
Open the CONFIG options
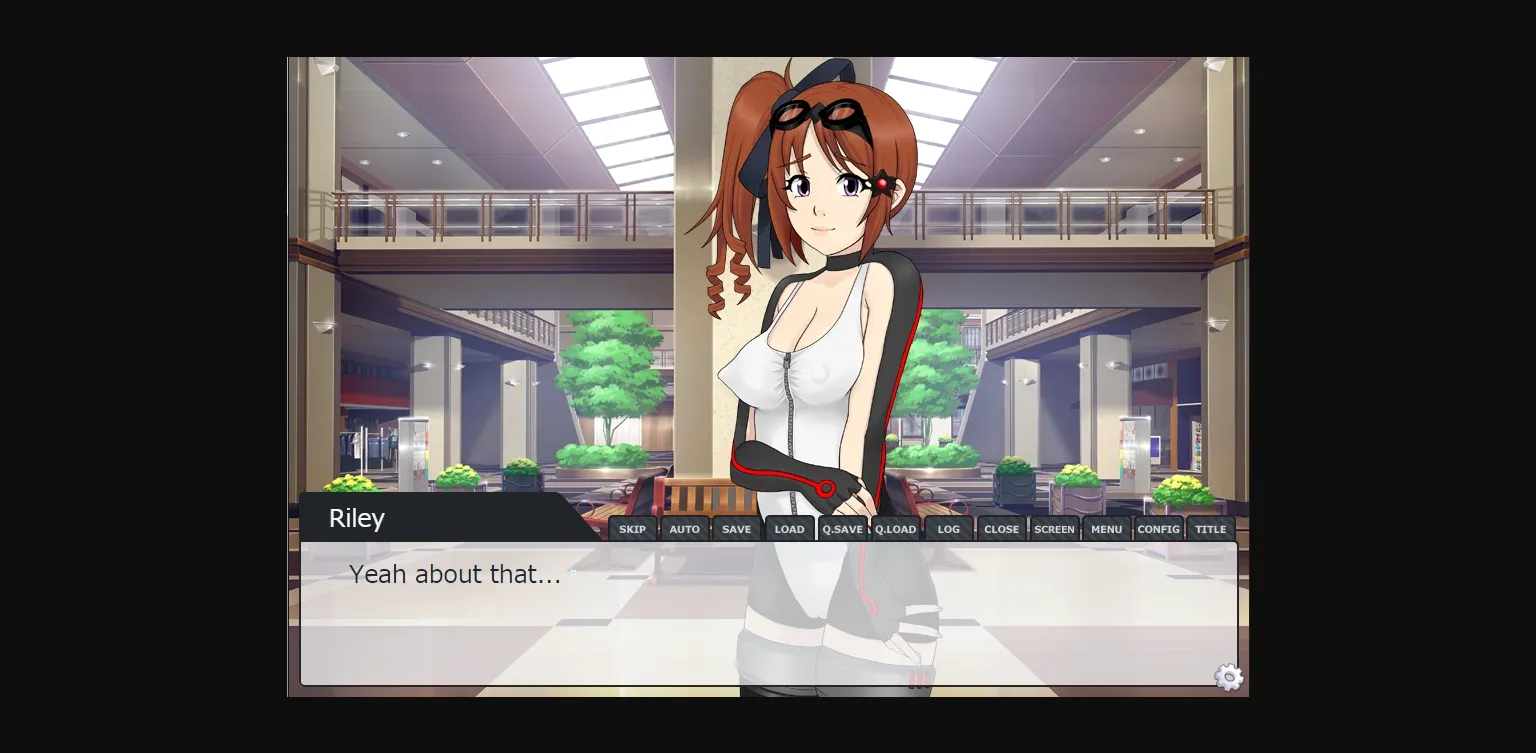[x=1158, y=528]
